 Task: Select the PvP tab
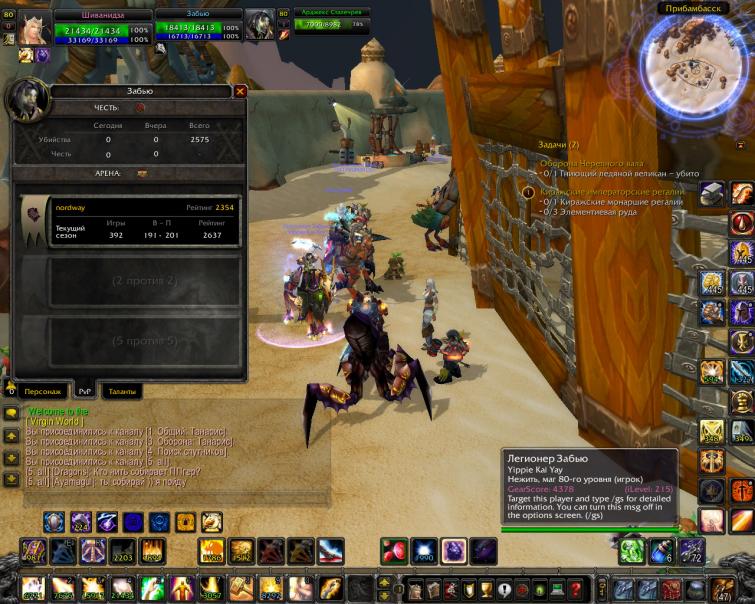86,391
